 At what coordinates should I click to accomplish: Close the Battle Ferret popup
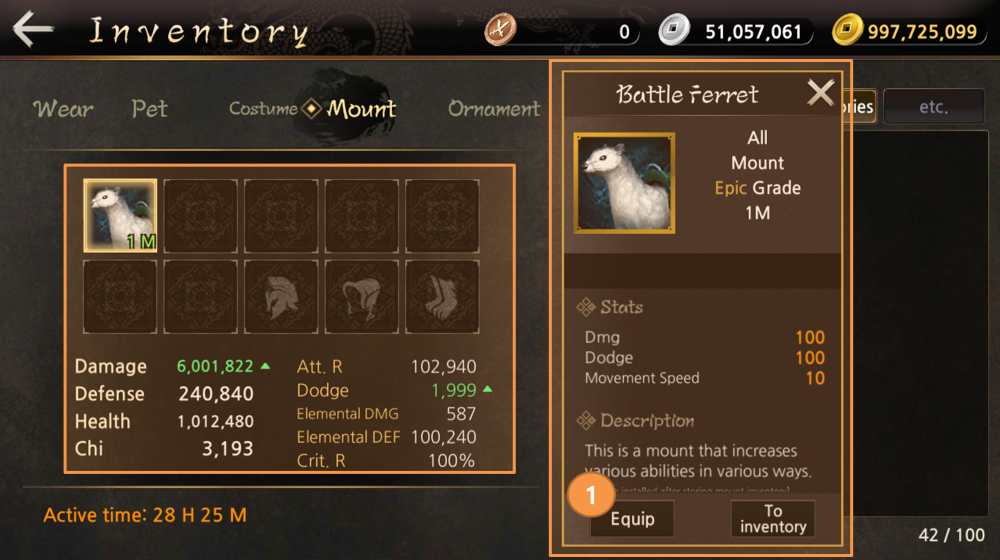coord(820,94)
